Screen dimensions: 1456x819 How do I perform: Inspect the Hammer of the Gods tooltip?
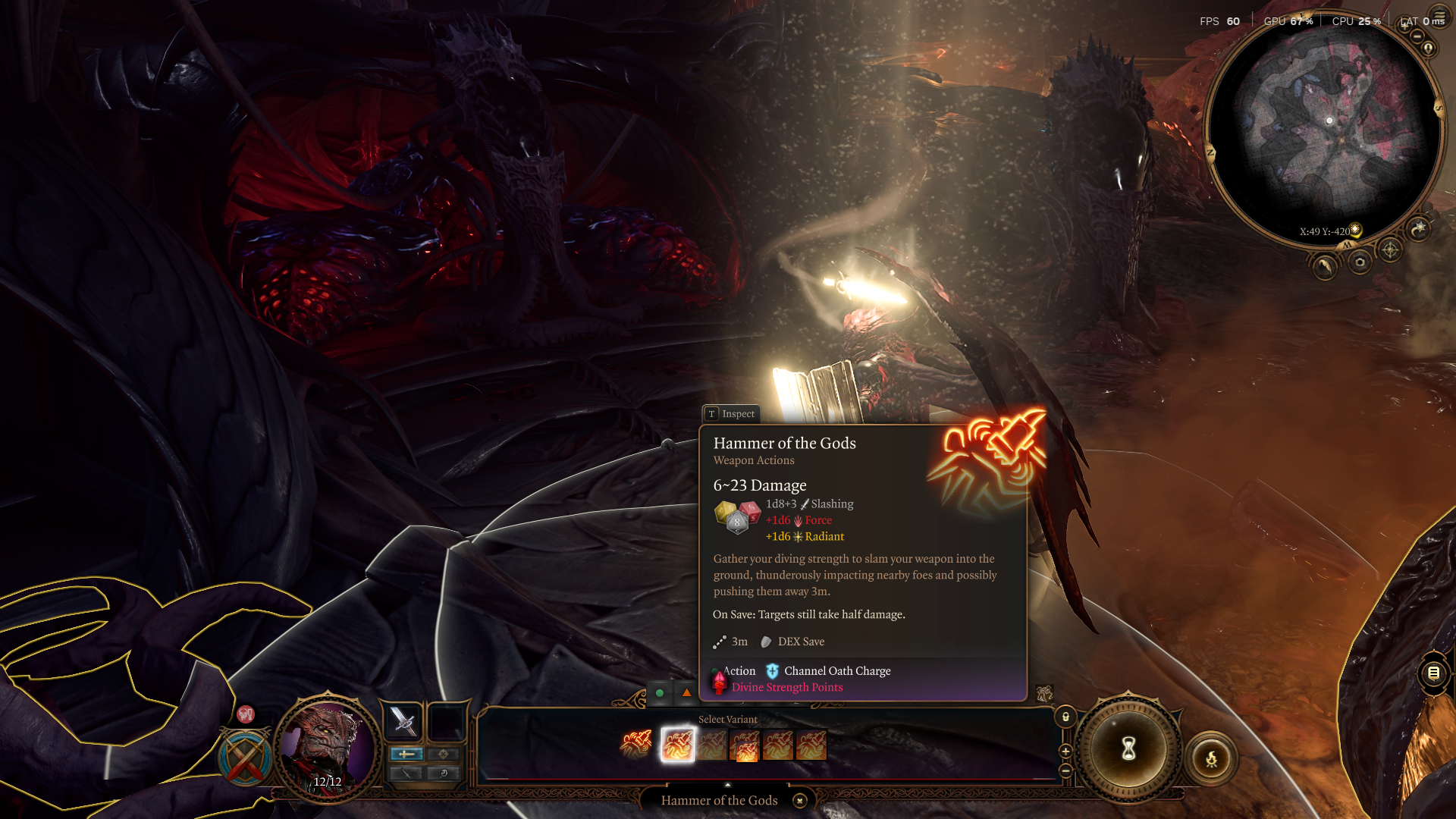pos(731,414)
